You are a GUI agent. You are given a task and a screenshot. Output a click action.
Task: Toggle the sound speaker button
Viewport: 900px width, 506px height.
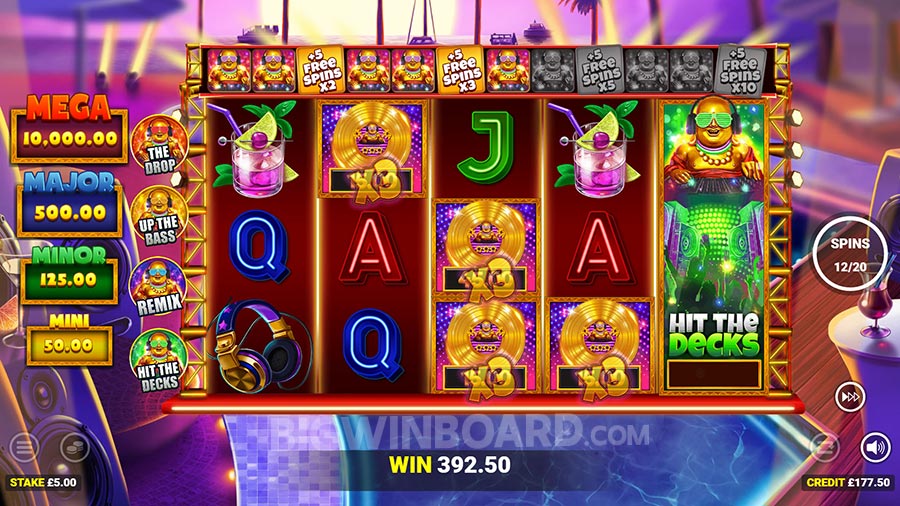pos(876,446)
